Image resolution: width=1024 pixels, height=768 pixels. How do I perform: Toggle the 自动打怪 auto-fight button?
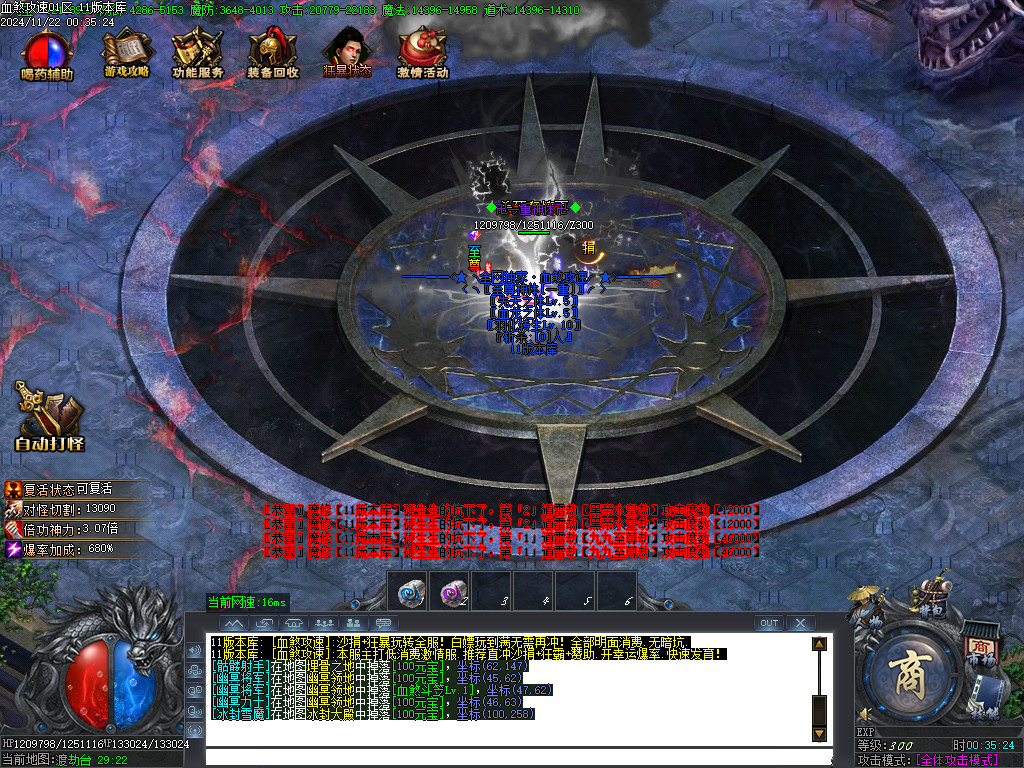[x=49, y=416]
